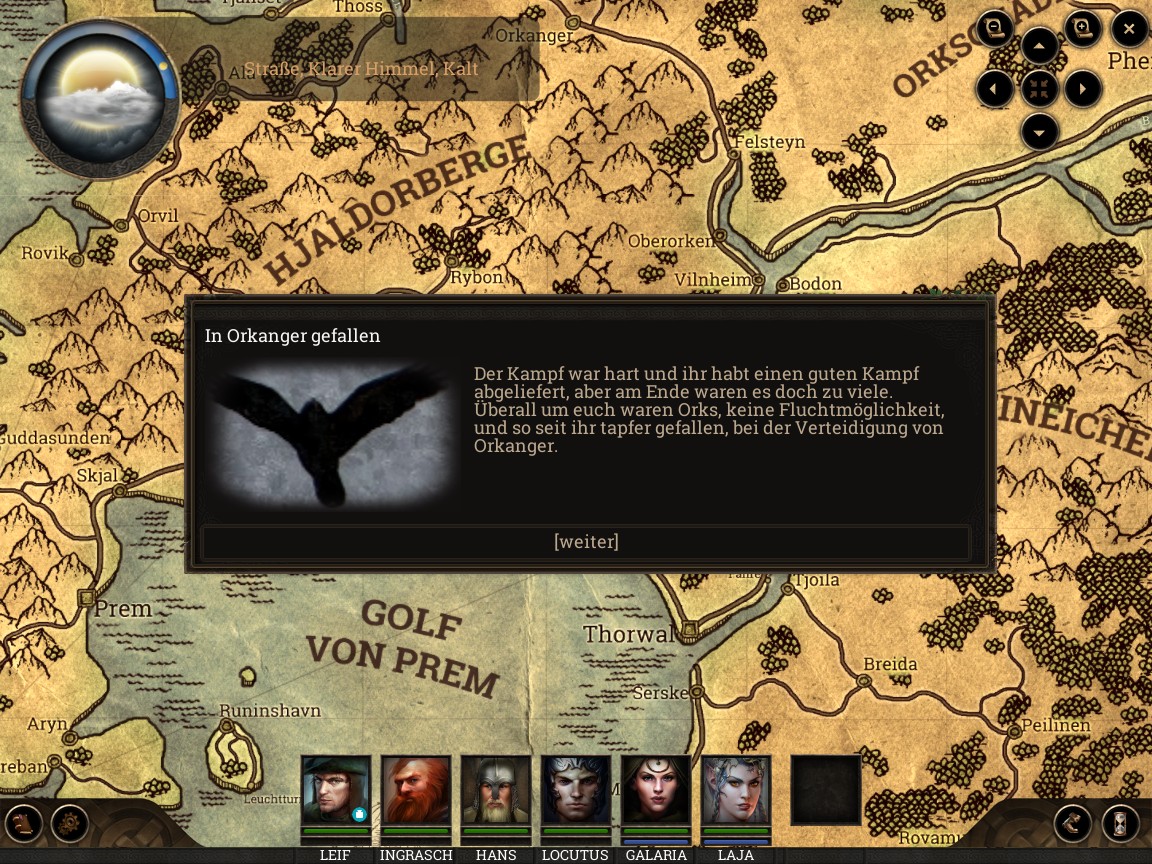Open the journal book icon
The image size is (1152, 864).
[x=24, y=824]
